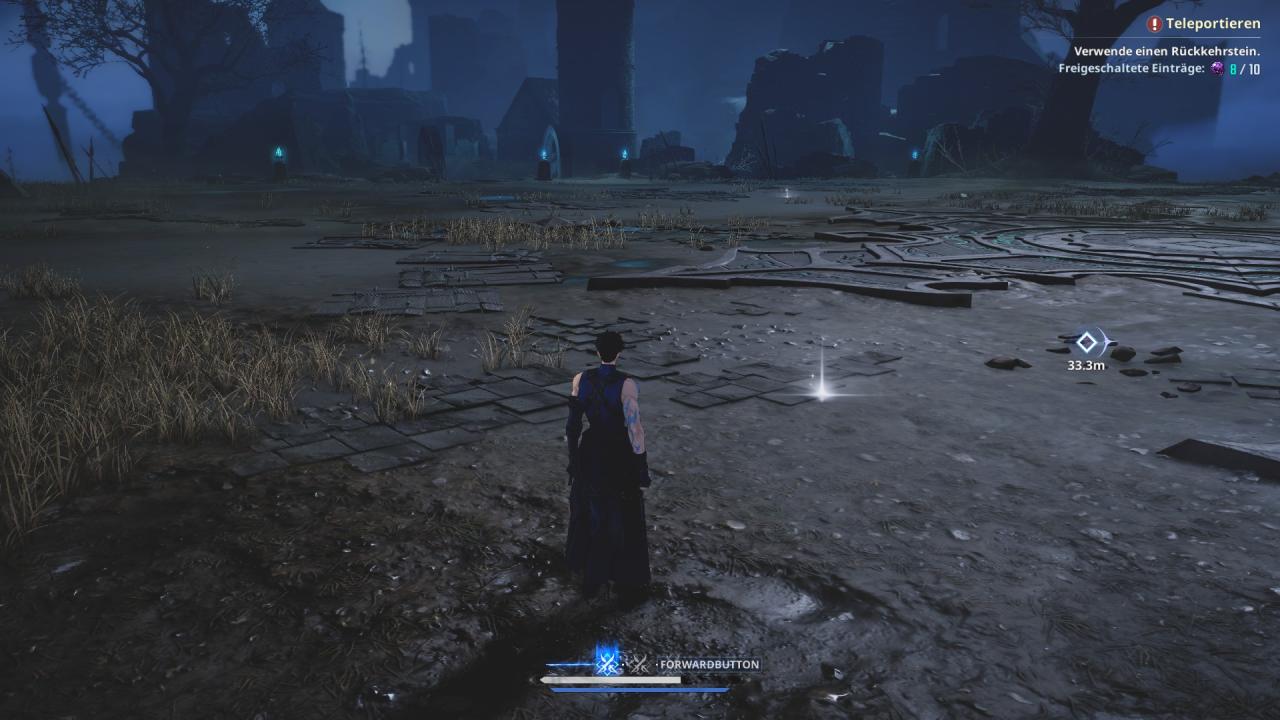Switch to the gray crossed-blades weapon icon
The height and width of the screenshot is (720, 1280).
coord(635,663)
